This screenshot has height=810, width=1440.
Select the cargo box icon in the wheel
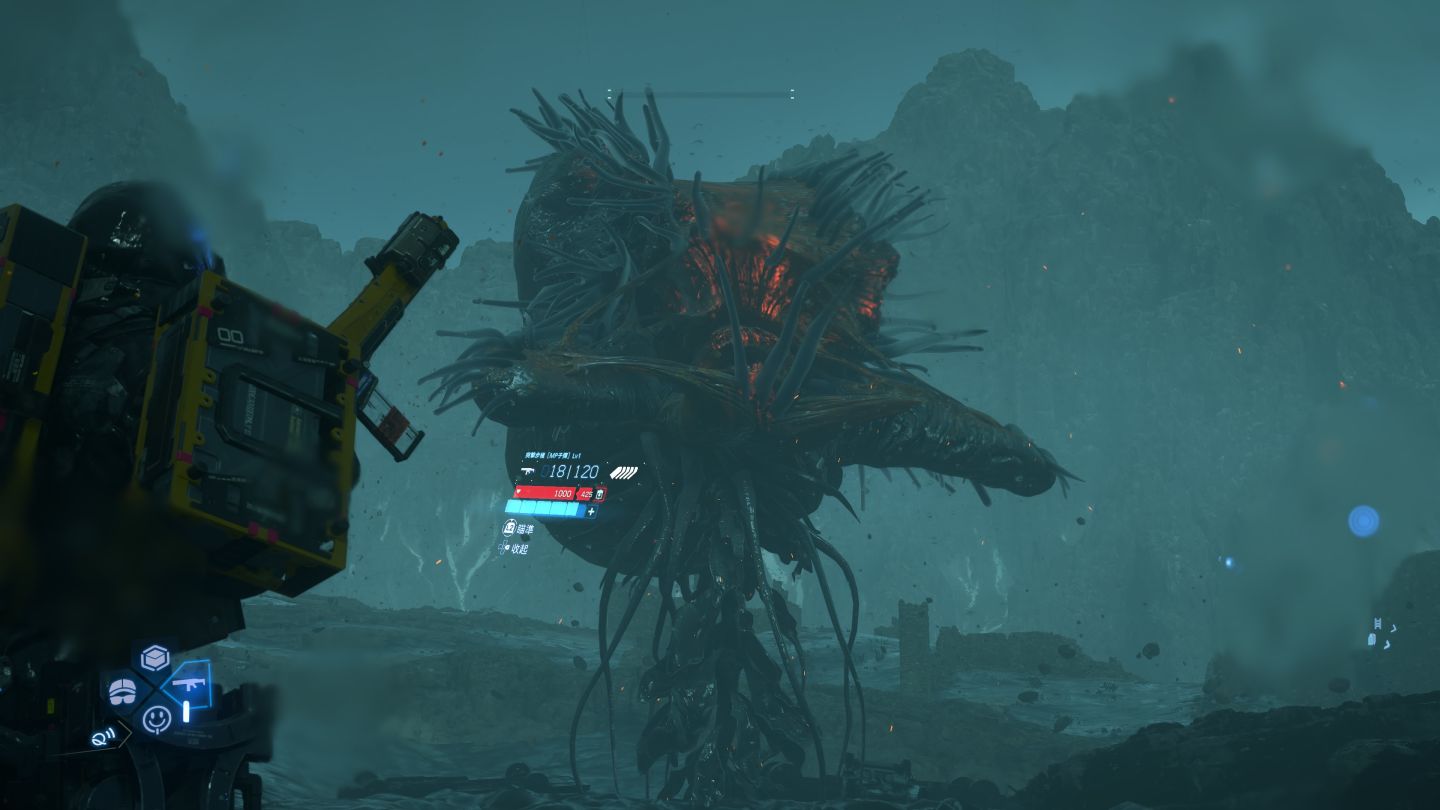155,658
